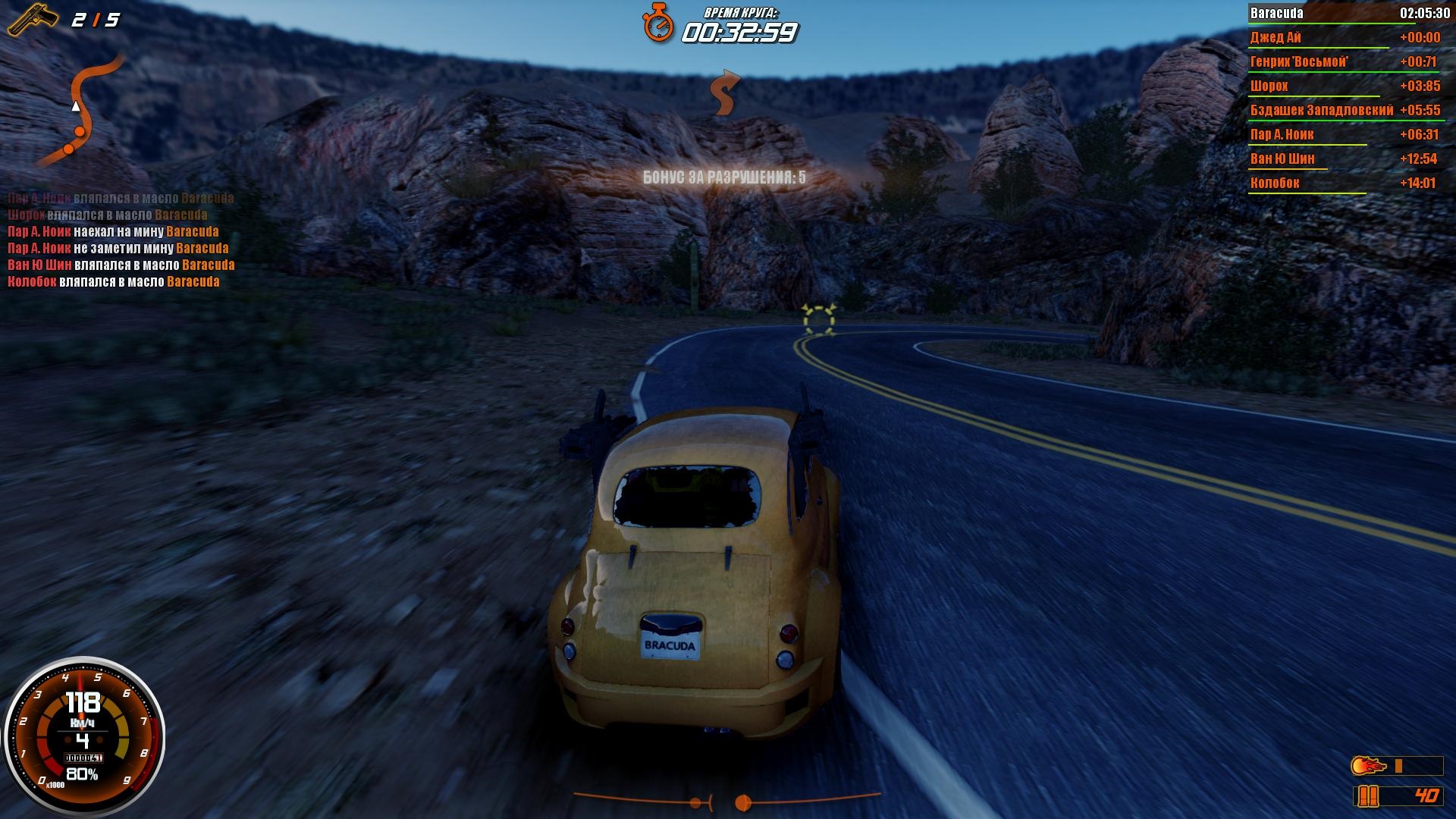This screenshot has width=1456, height=819.
Task: Click the flaming nitro boost icon
Action: 1369,766
